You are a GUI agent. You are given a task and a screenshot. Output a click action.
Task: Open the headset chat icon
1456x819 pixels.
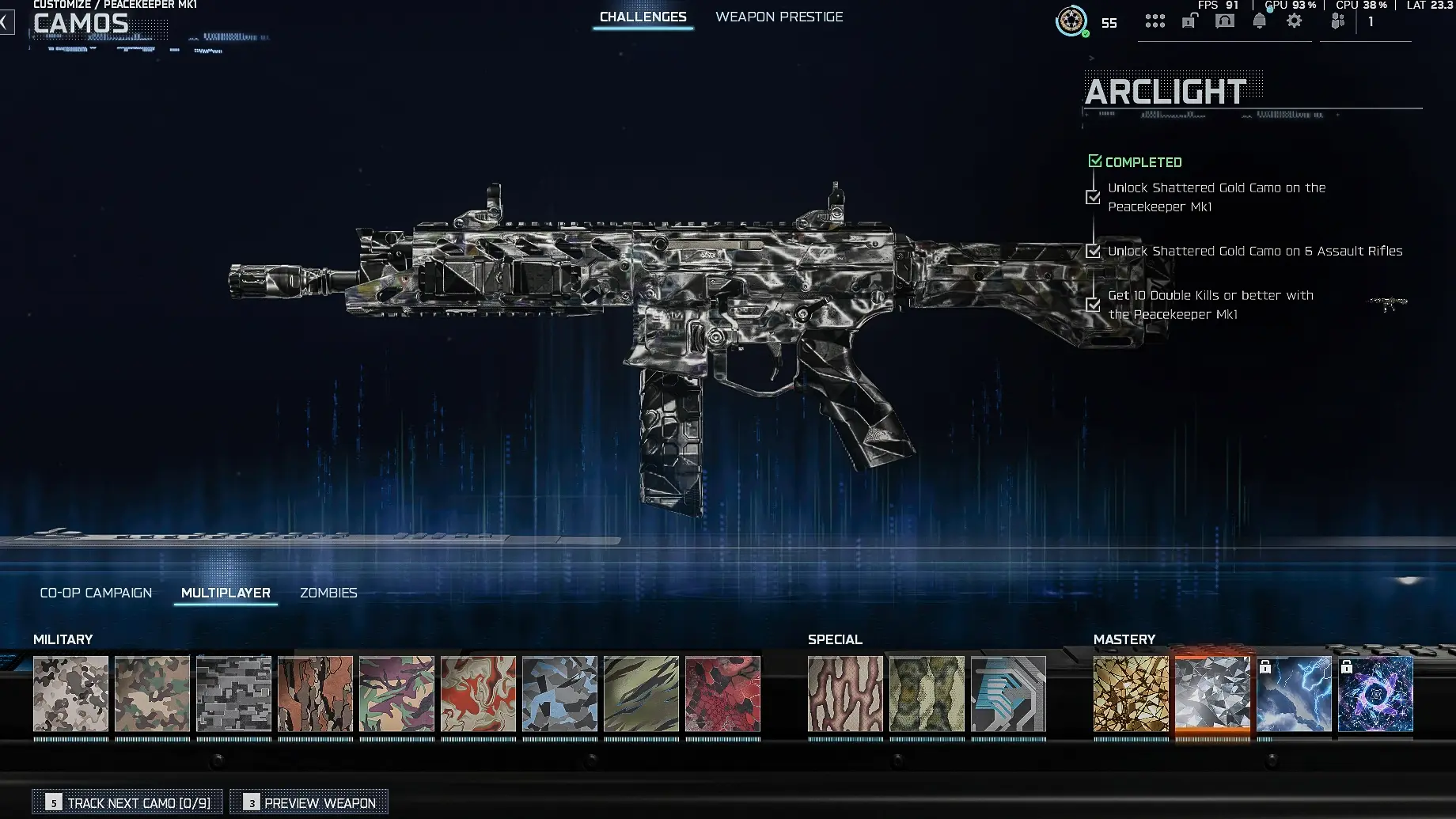[1224, 21]
